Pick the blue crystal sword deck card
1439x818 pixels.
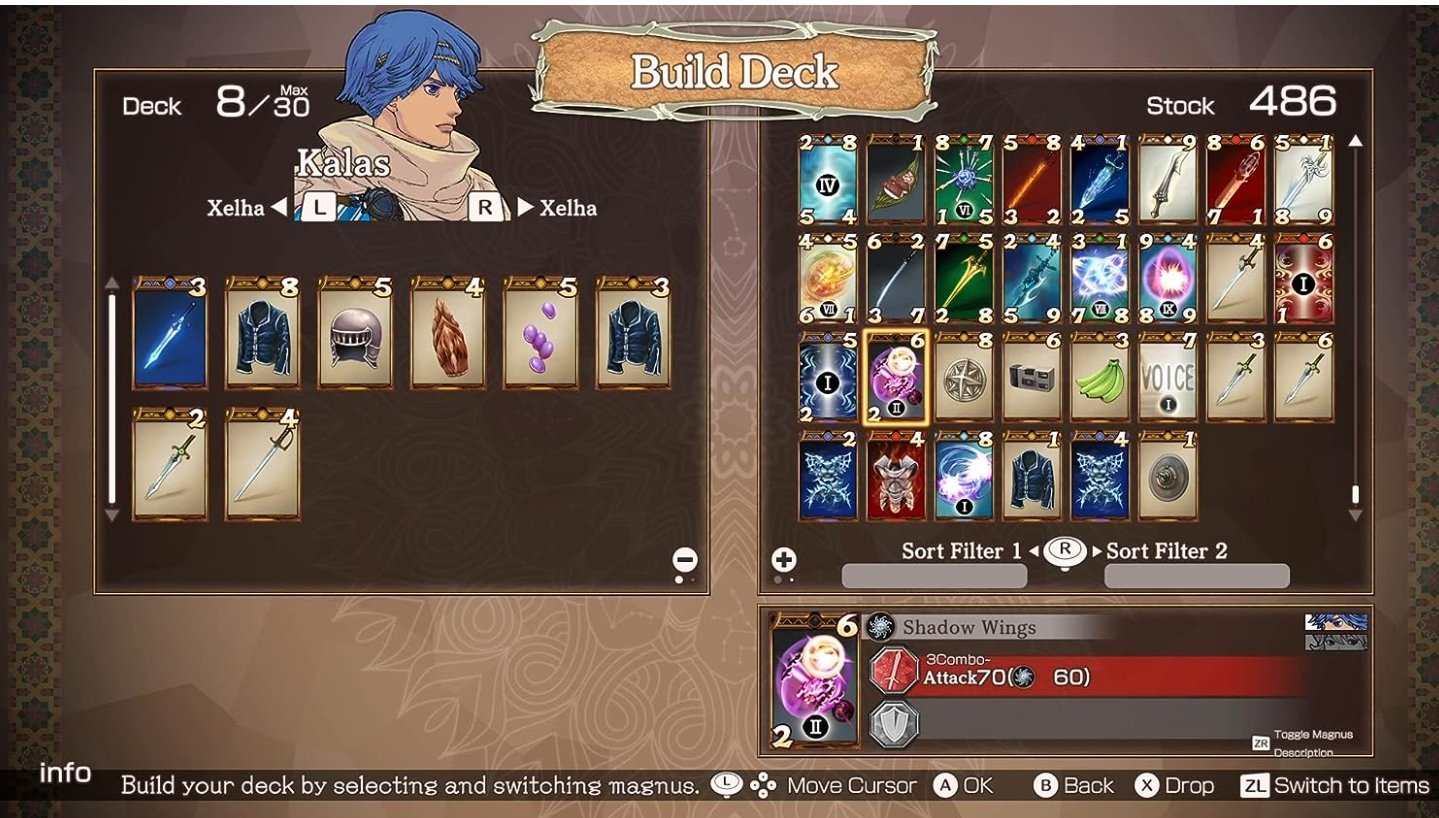pyautogui.click(x=170, y=333)
